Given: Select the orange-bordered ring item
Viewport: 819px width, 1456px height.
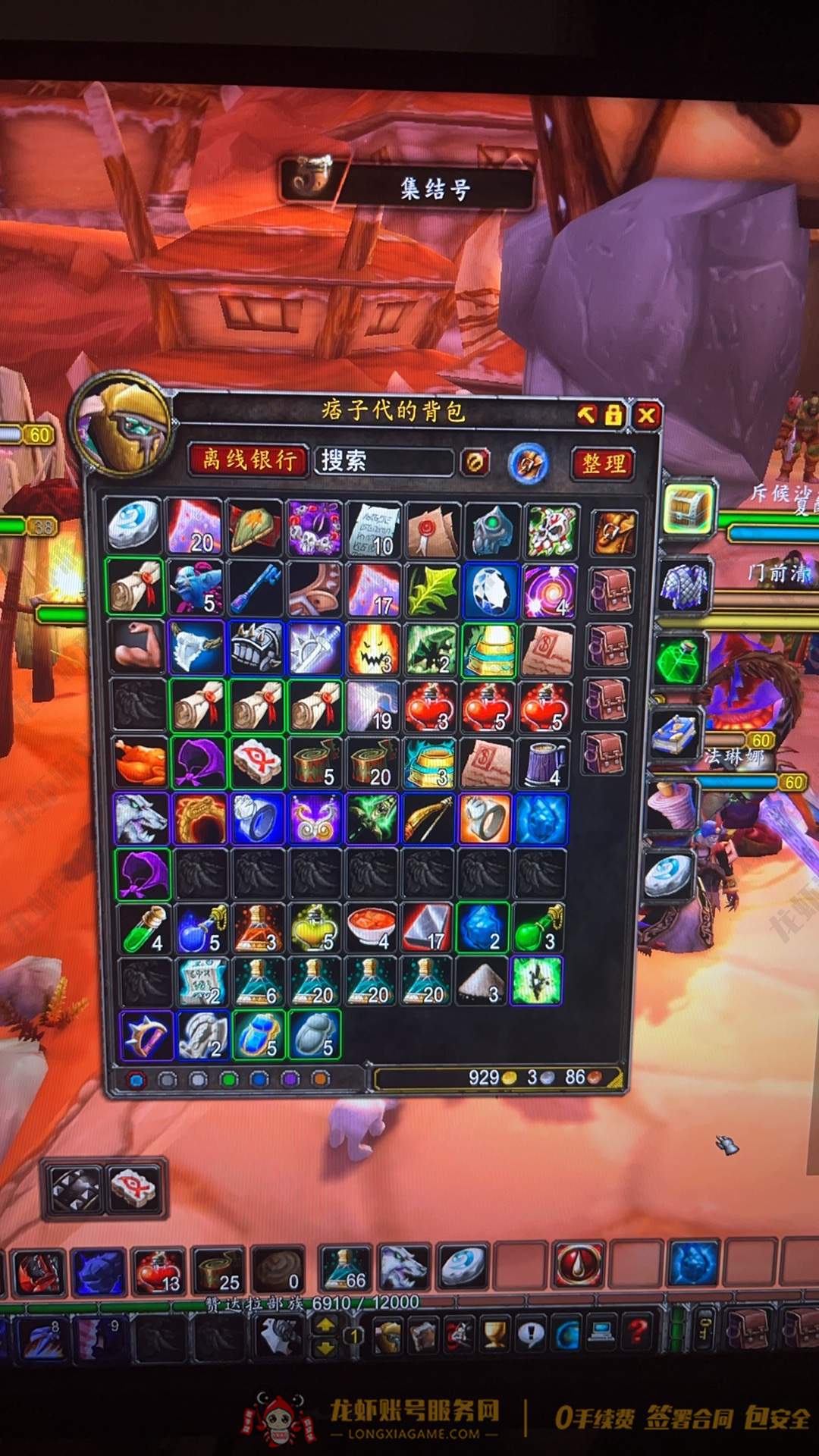Looking at the screenshot, I should [485, 819].
